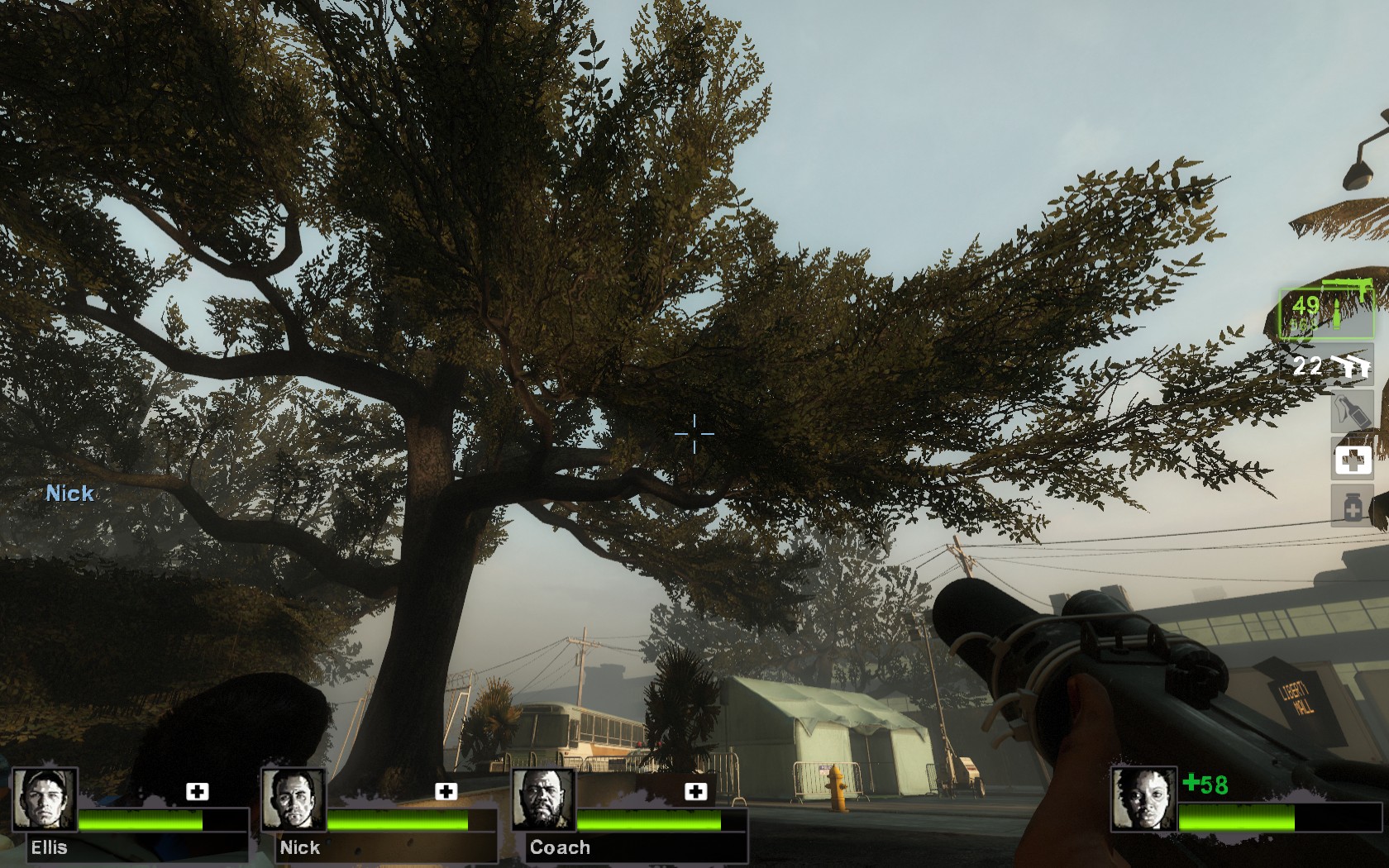Choose the first aid kit slot
The image size is (1389, 868).
tap(1352, 460)
